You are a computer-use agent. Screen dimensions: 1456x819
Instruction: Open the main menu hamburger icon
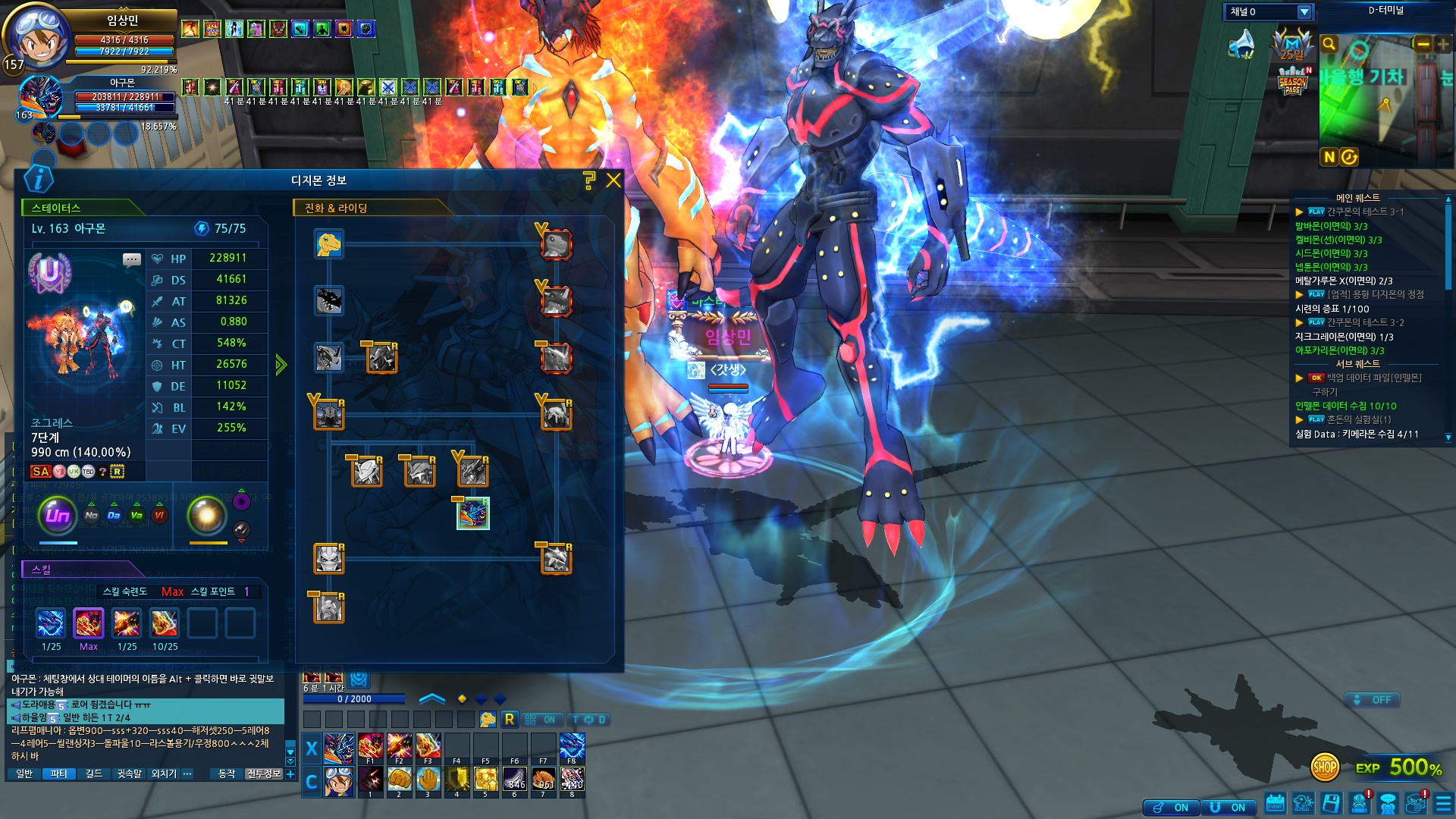1443,803
